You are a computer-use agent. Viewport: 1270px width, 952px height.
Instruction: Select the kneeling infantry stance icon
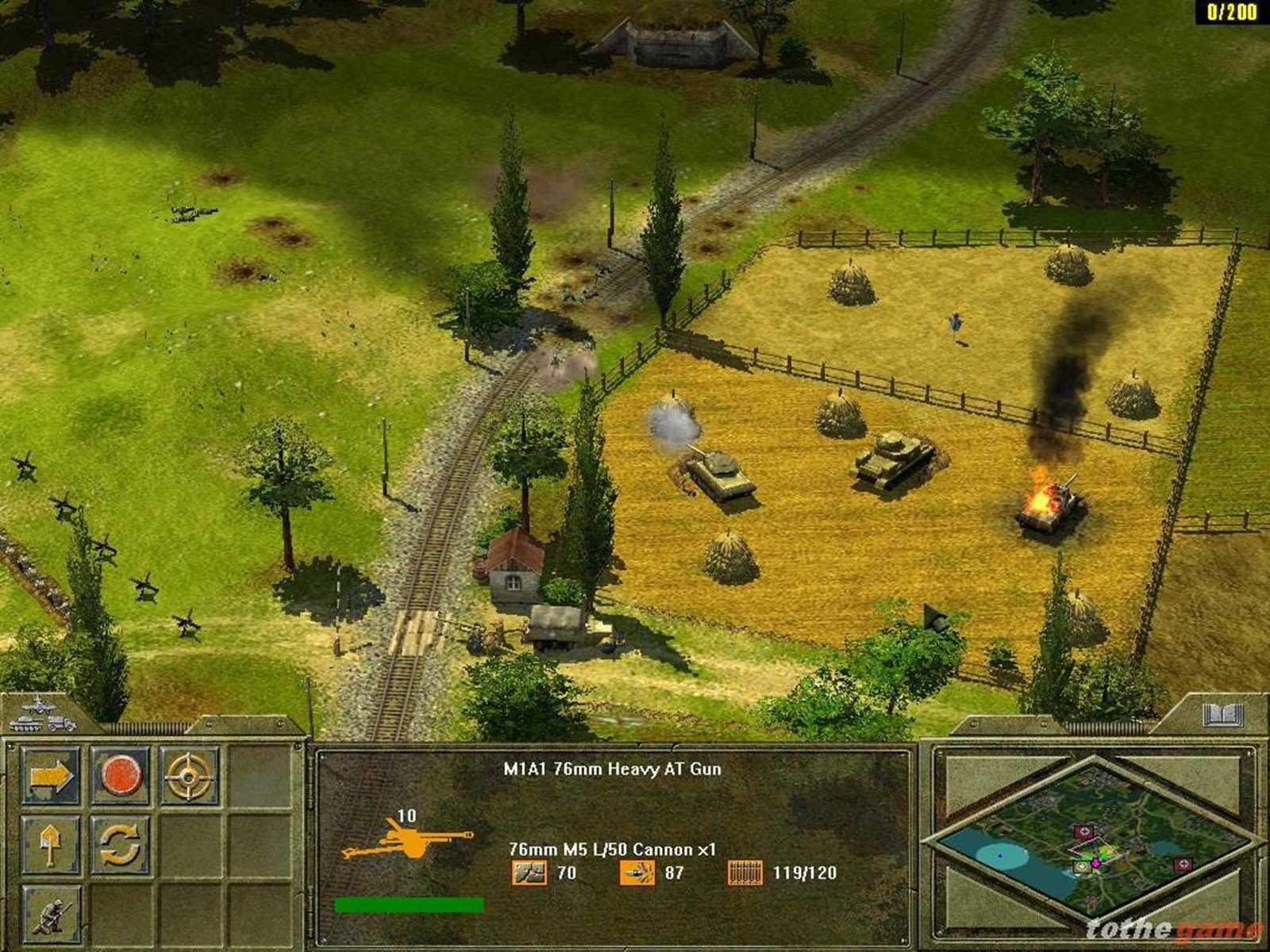pyautogui.click(x=52, y=915)
